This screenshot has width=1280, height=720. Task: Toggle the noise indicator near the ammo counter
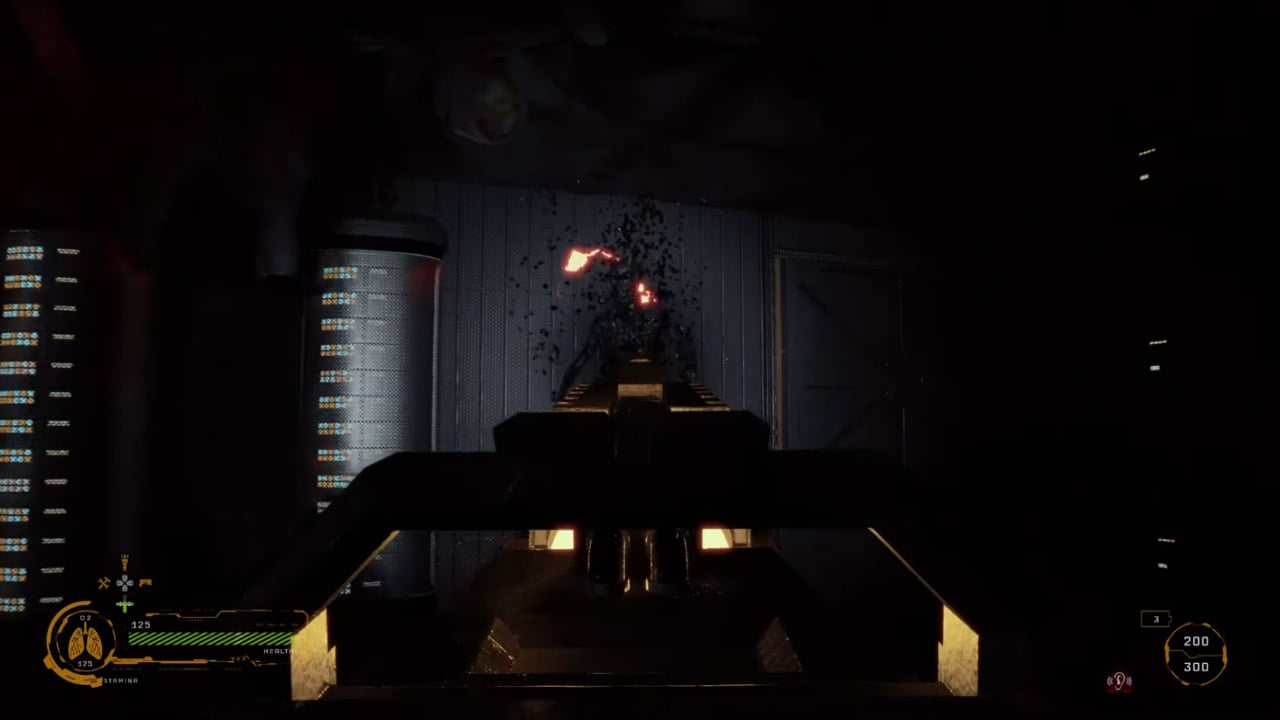pos(1118,679)
